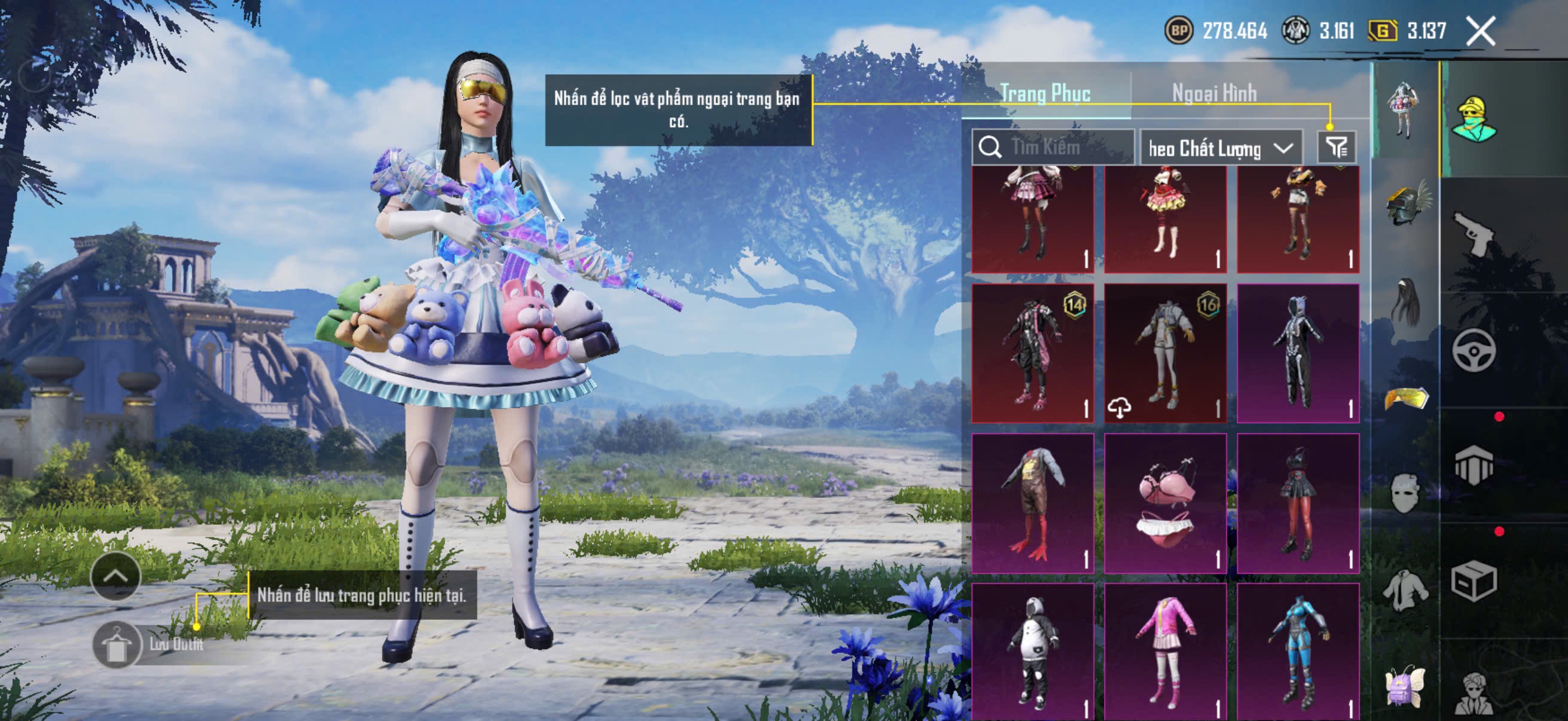The width and height of the screenshot is (1568, 721).
Task: Select the level 14 black-pink outfit
Action: tap(1032, 353)
